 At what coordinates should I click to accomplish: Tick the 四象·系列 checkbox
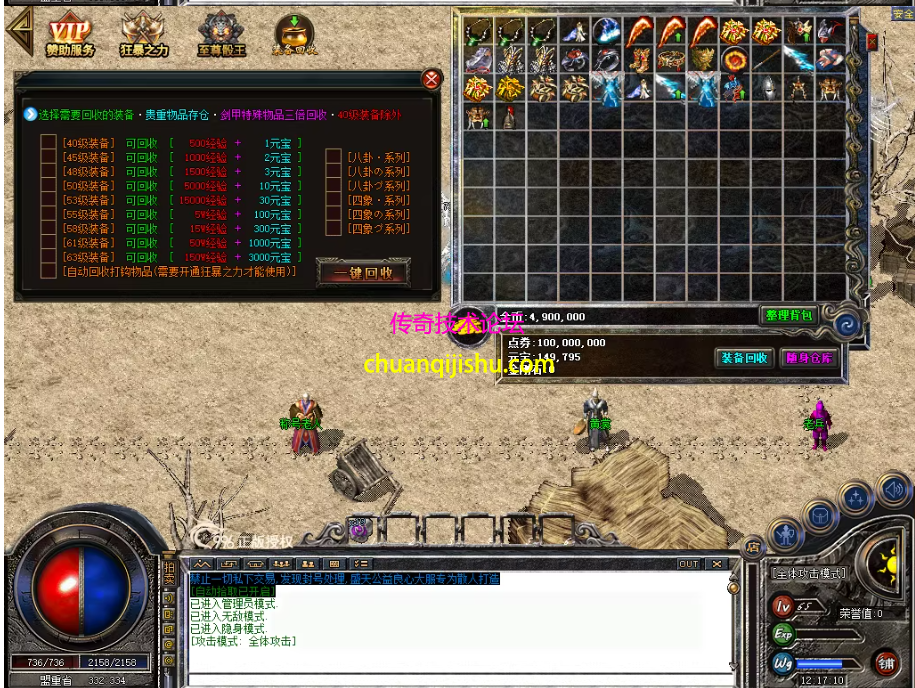[x=334, y=200]
